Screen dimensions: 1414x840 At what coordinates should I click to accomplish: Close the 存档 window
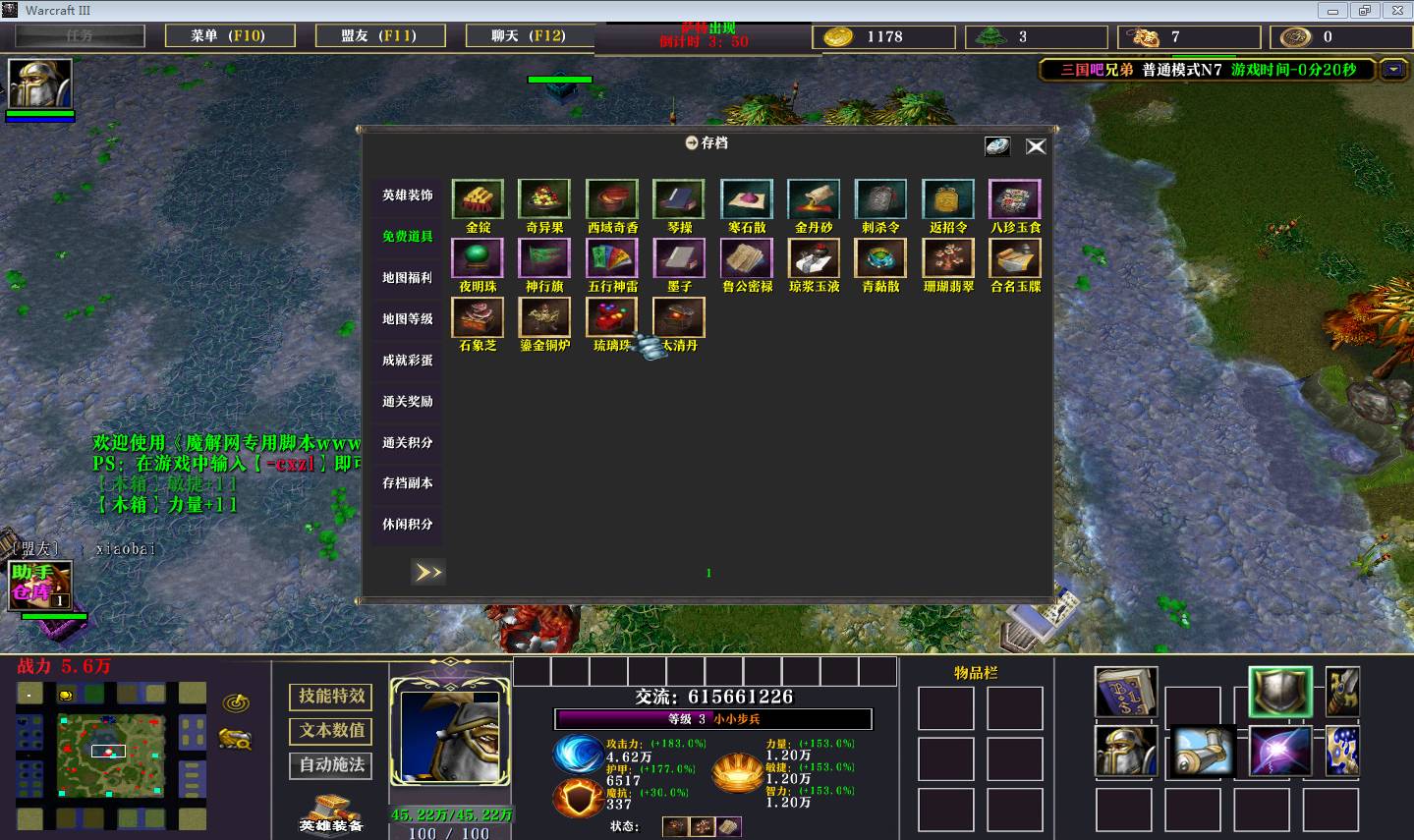point(1036,146)
